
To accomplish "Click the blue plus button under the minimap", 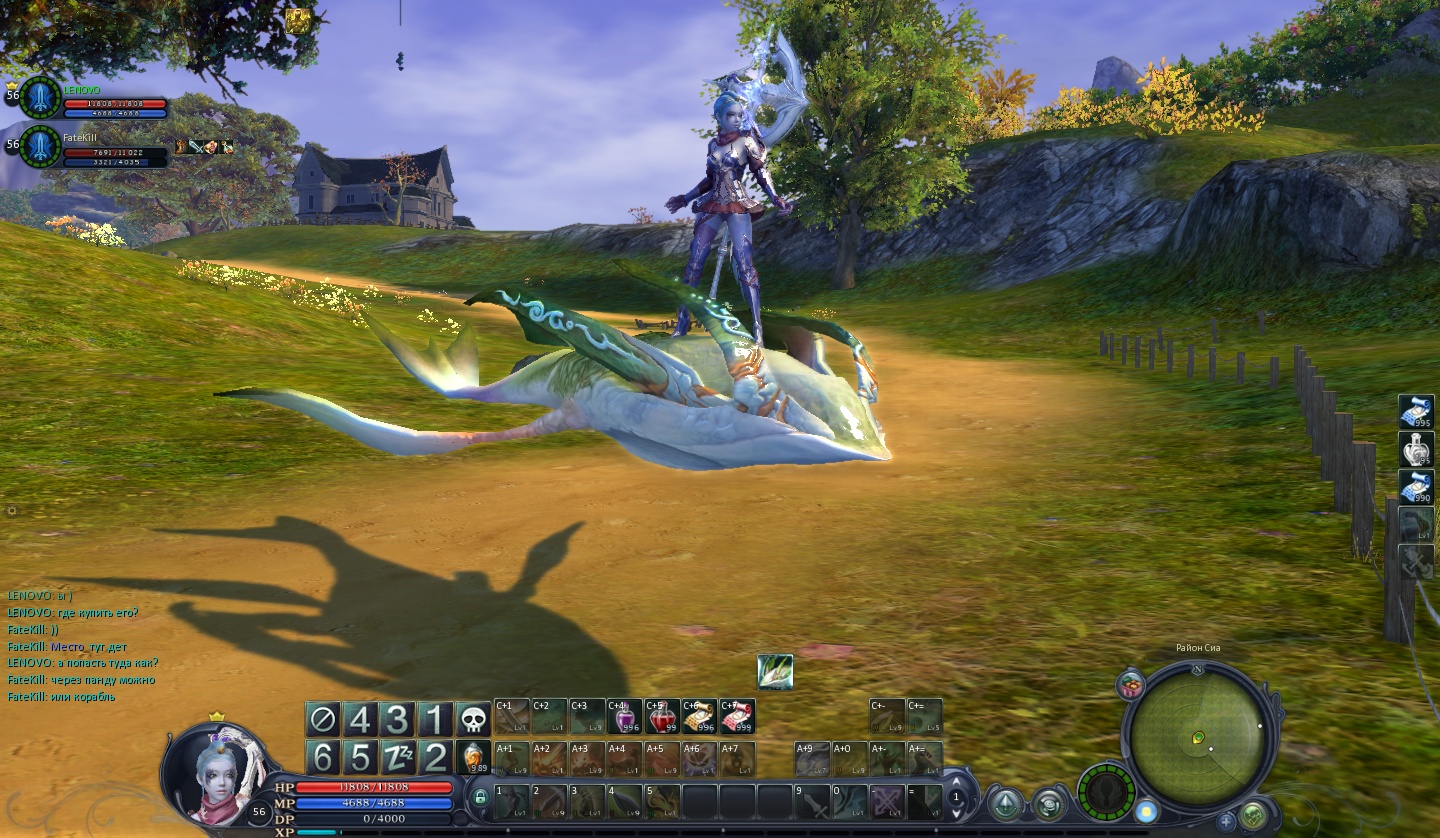I will pyautogui.click(x=1226, y=822).
